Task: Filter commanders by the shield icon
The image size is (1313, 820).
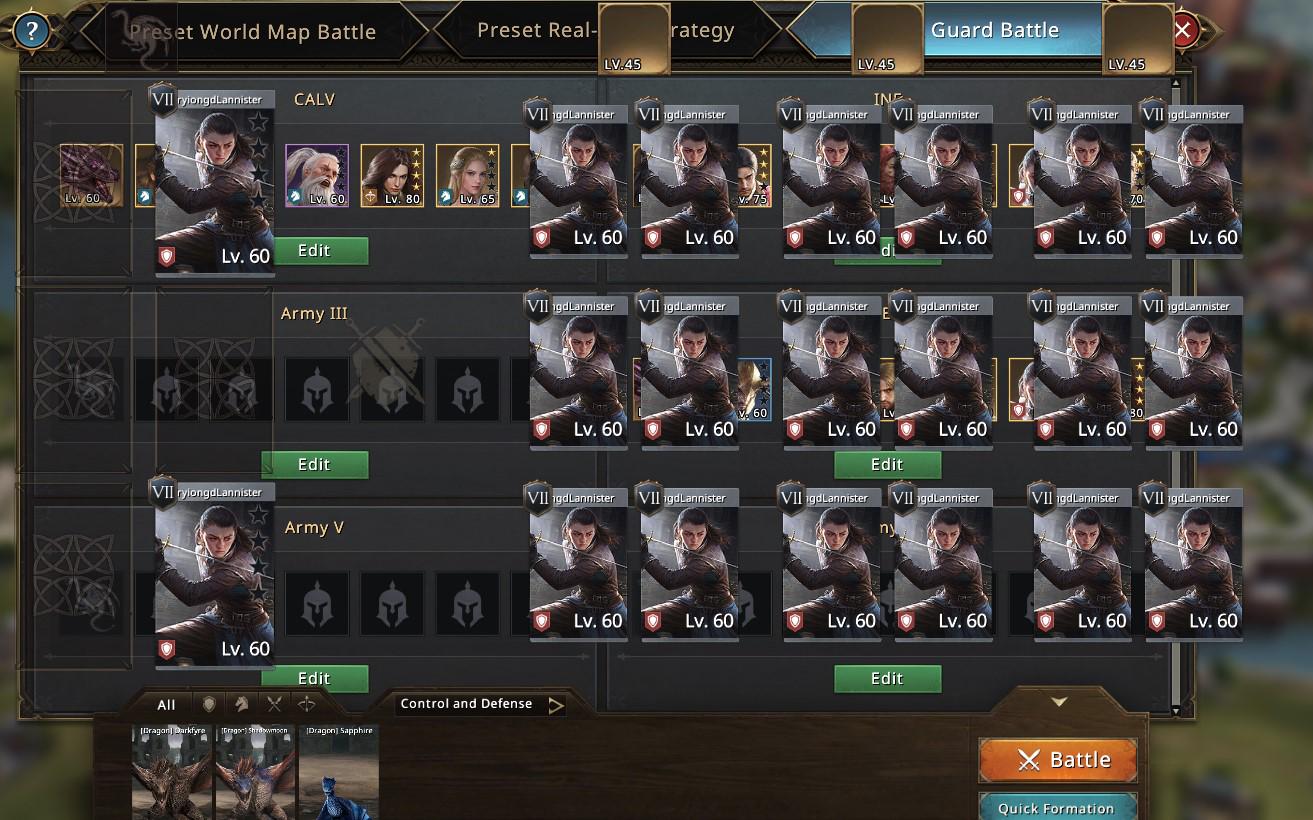Action: click(x=209, y=705)
